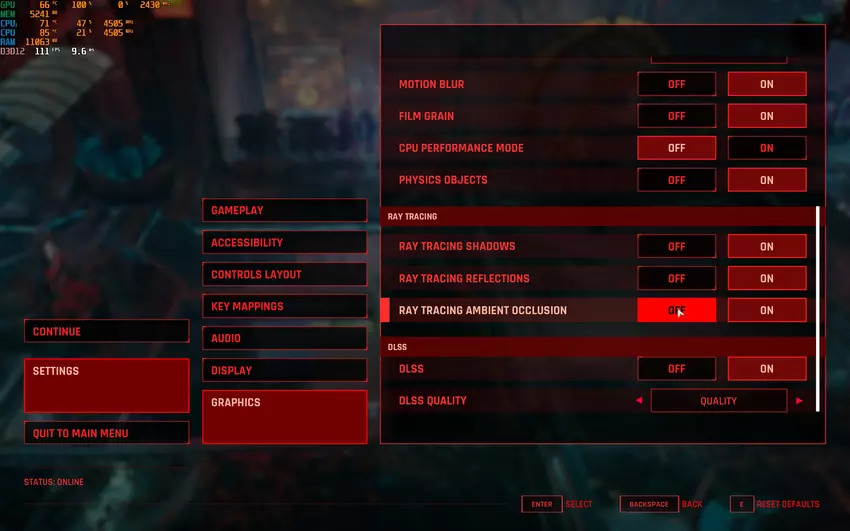The width and height of the screenshot is (850, 531).
Task: Turn Motion Blur off
Action: [x=677, y=84]
